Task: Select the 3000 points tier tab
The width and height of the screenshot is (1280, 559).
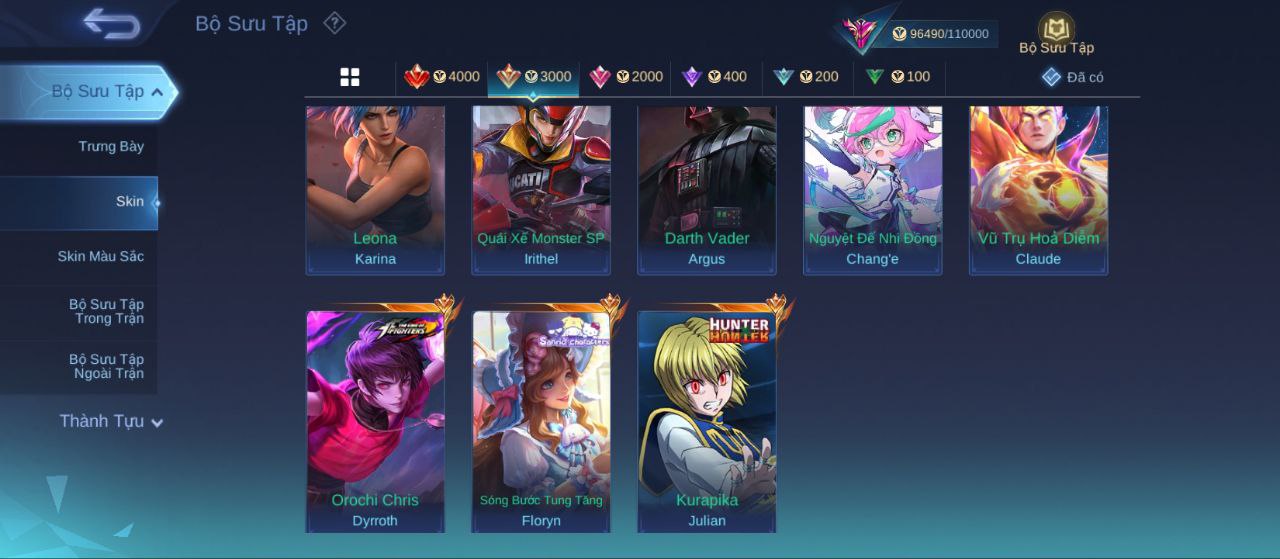Action: click(x=534, y=77)
